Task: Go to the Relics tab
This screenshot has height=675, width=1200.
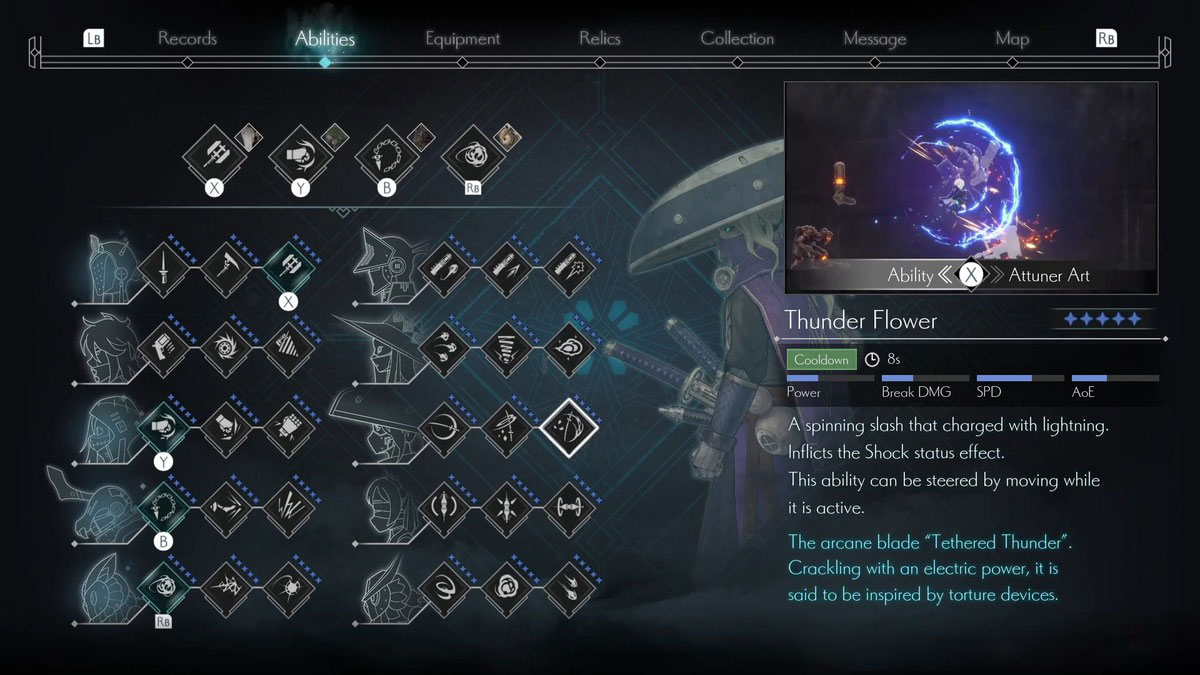Action: pos(599,39)
